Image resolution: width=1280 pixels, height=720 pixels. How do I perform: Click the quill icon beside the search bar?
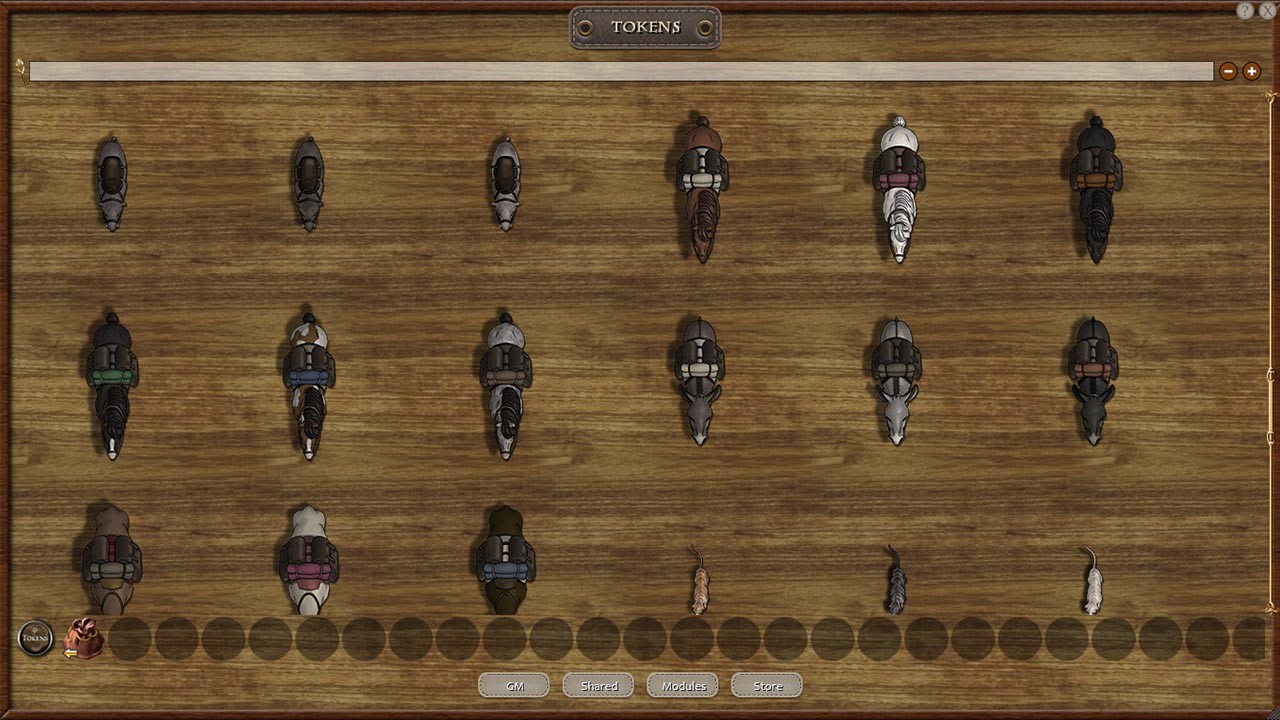pyautogui.click(x=19, y=71)
